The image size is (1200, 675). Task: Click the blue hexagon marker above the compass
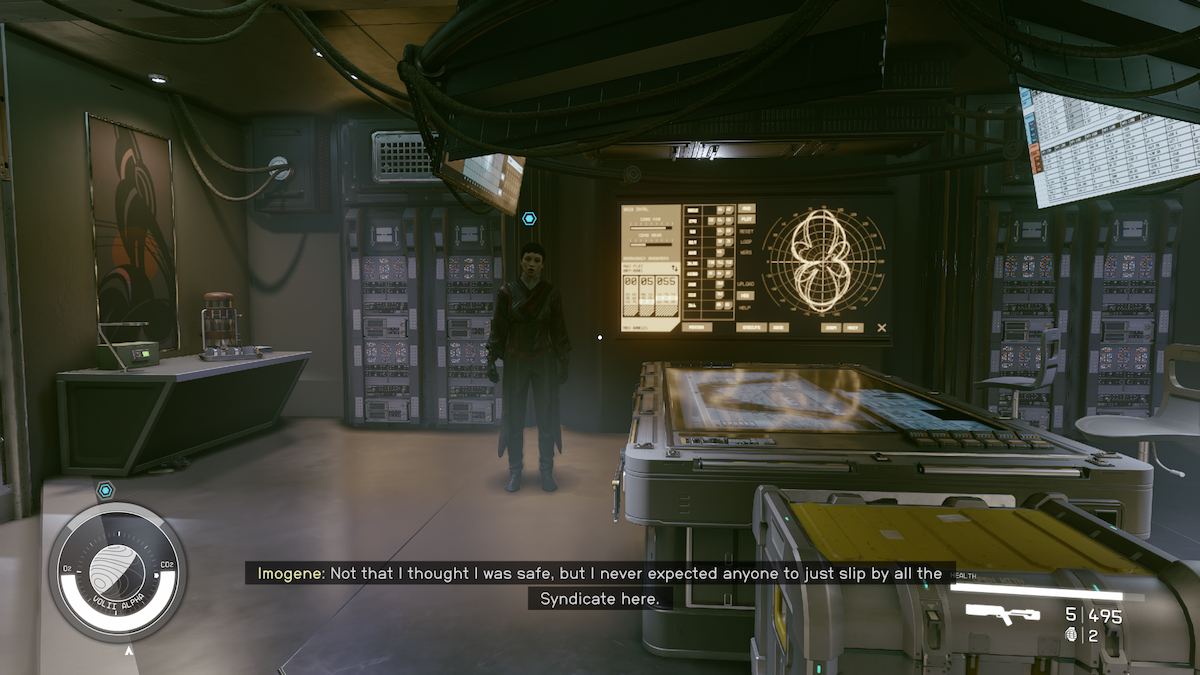tap(106, 490)
